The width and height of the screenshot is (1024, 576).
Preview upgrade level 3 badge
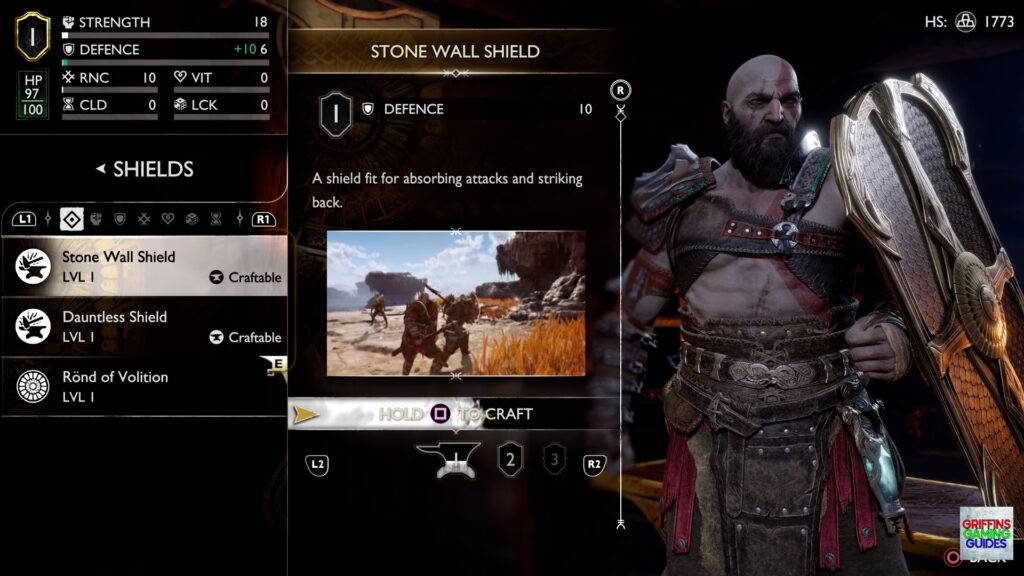point(553,461)
